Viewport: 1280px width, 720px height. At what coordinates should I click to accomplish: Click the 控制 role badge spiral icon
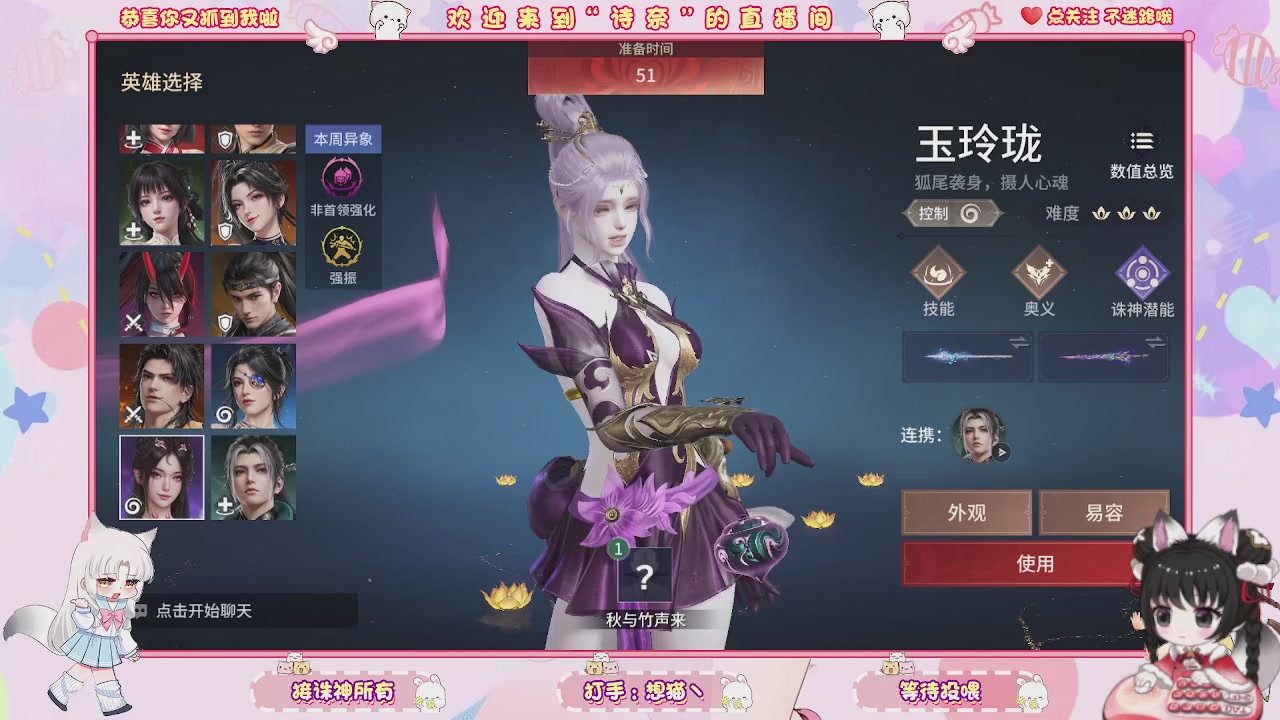pyautogui.click(x=966, y=212)
